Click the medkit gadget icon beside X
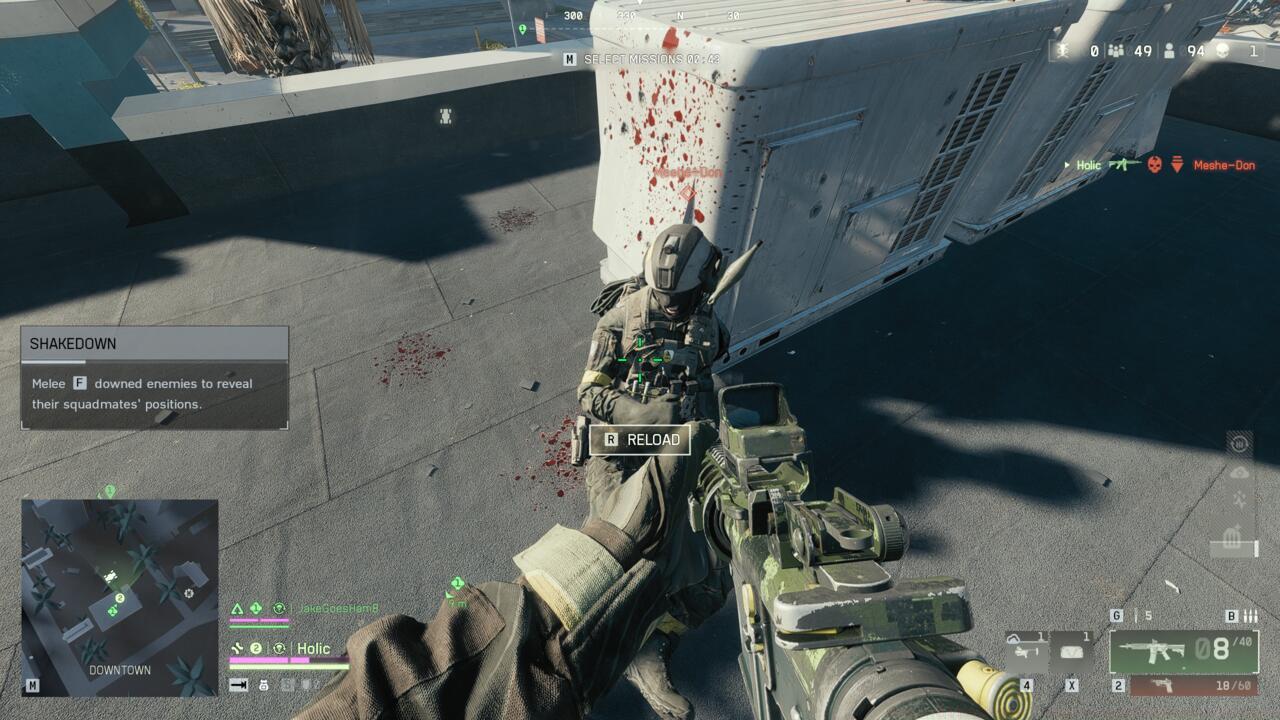The image size is (1280, 720). point(1072,650)
